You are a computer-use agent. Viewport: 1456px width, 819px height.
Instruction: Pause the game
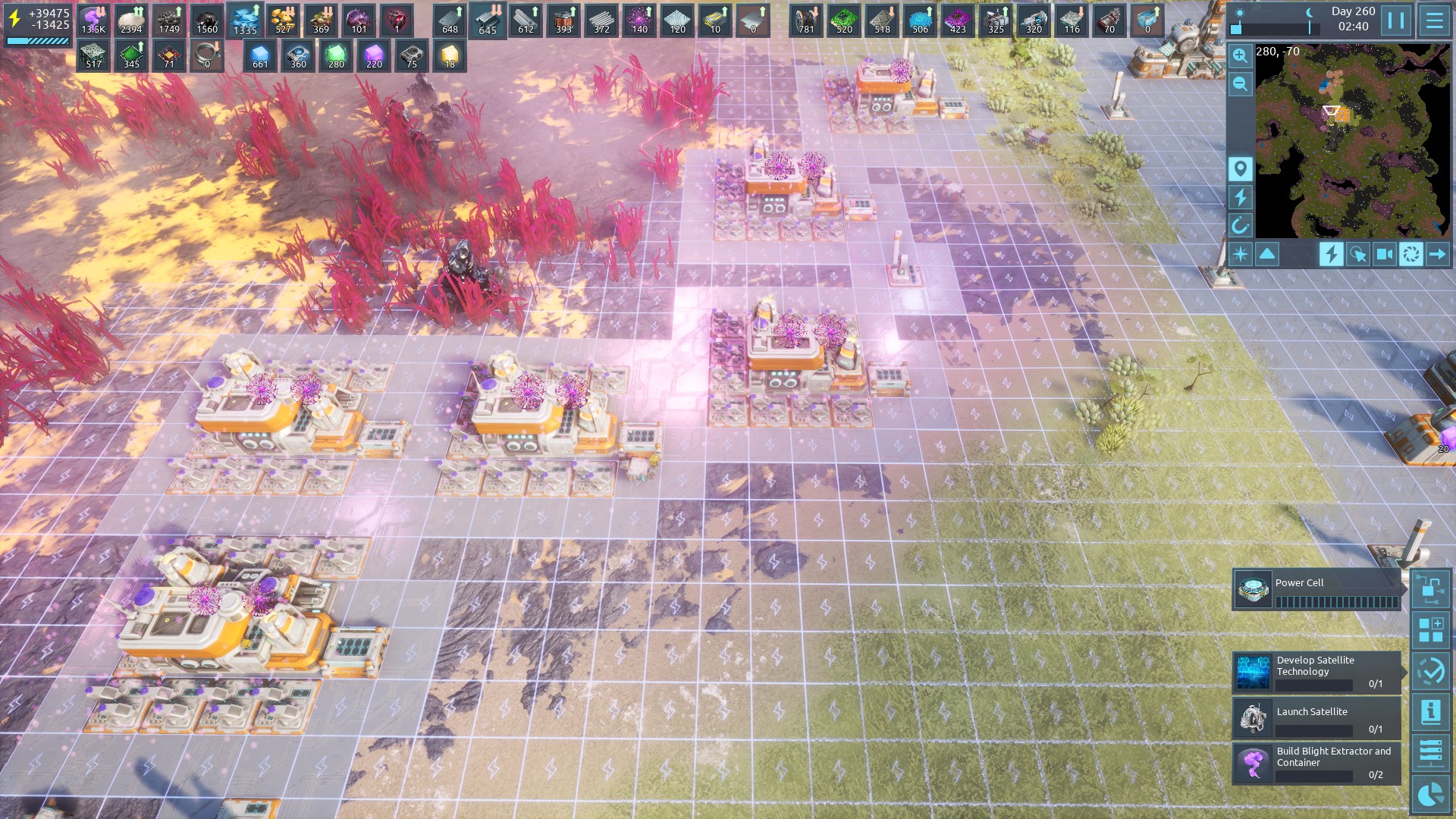(x=1396, y=20)
